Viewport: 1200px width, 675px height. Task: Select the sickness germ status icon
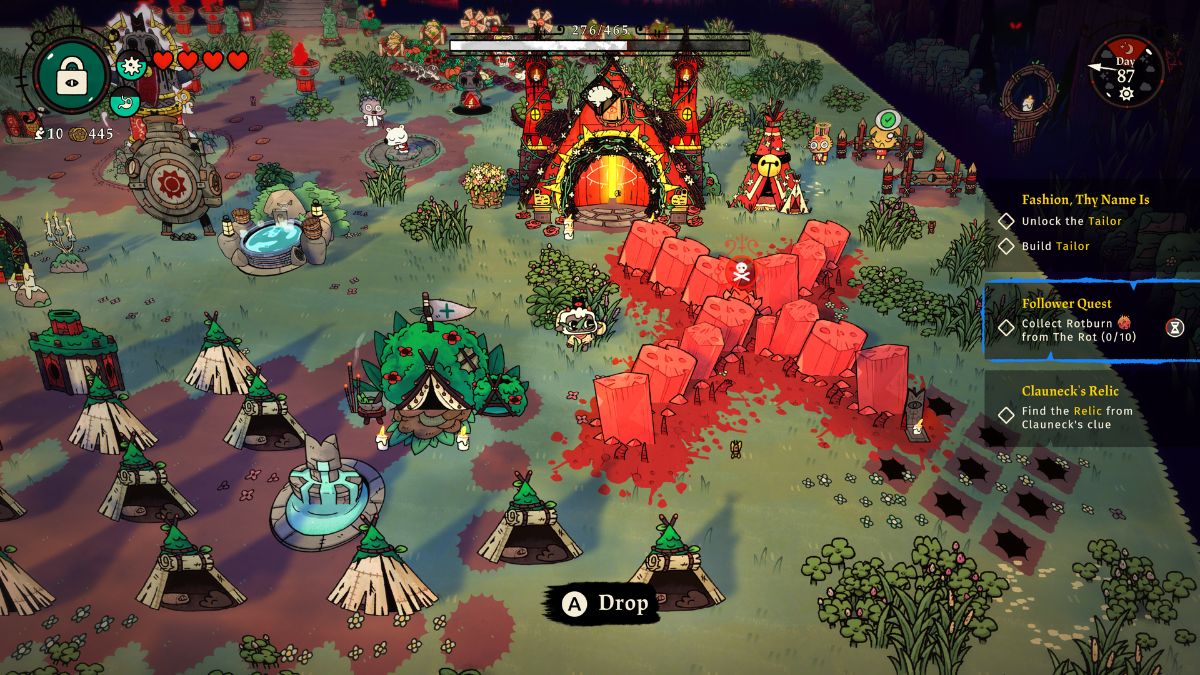click(130, 66)
